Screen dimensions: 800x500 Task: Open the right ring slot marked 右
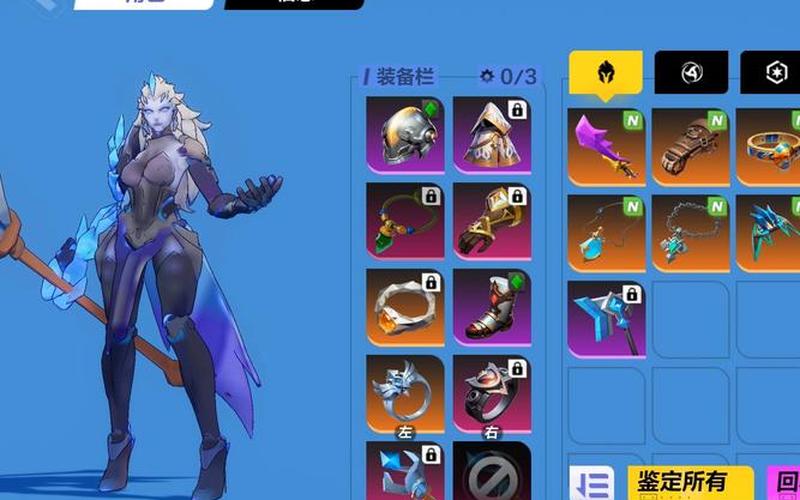pos(491,392)
